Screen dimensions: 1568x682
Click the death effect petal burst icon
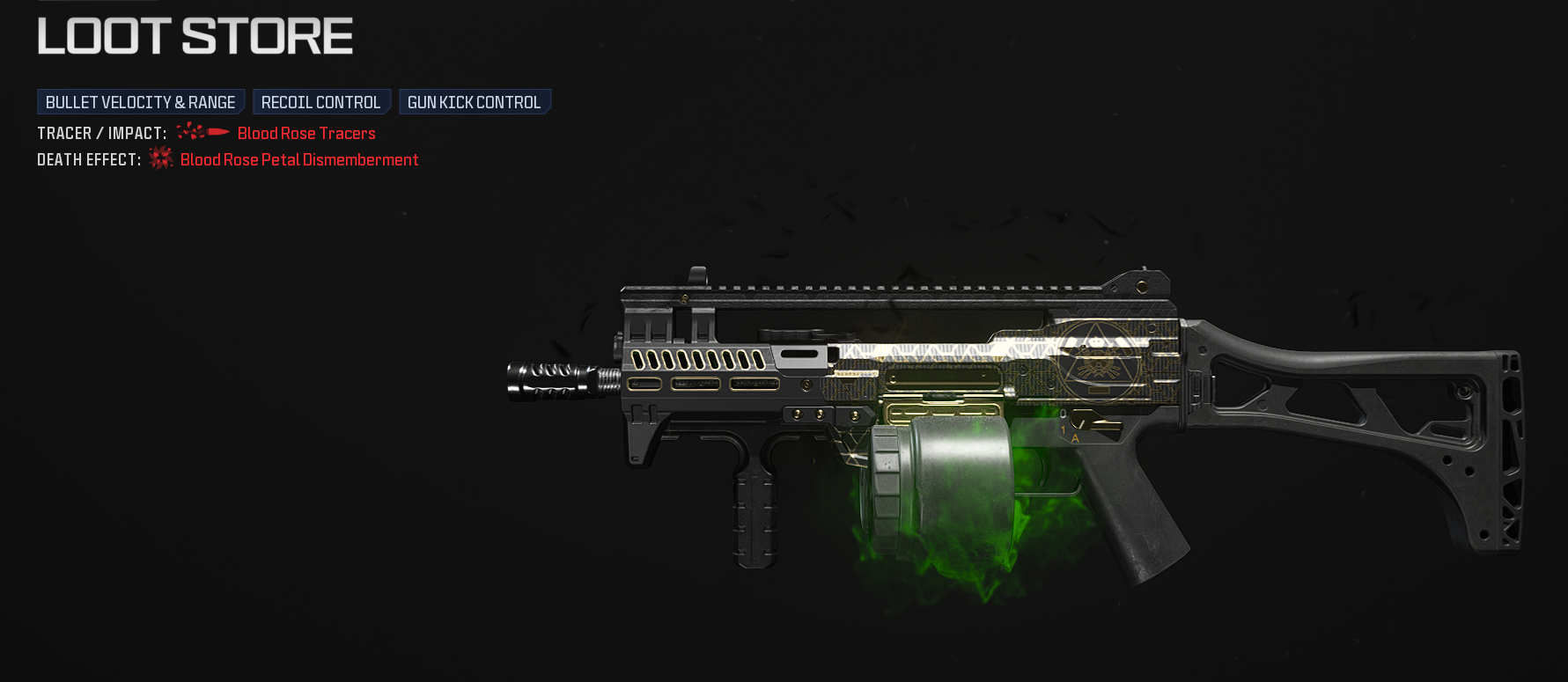tap(161, 158)
